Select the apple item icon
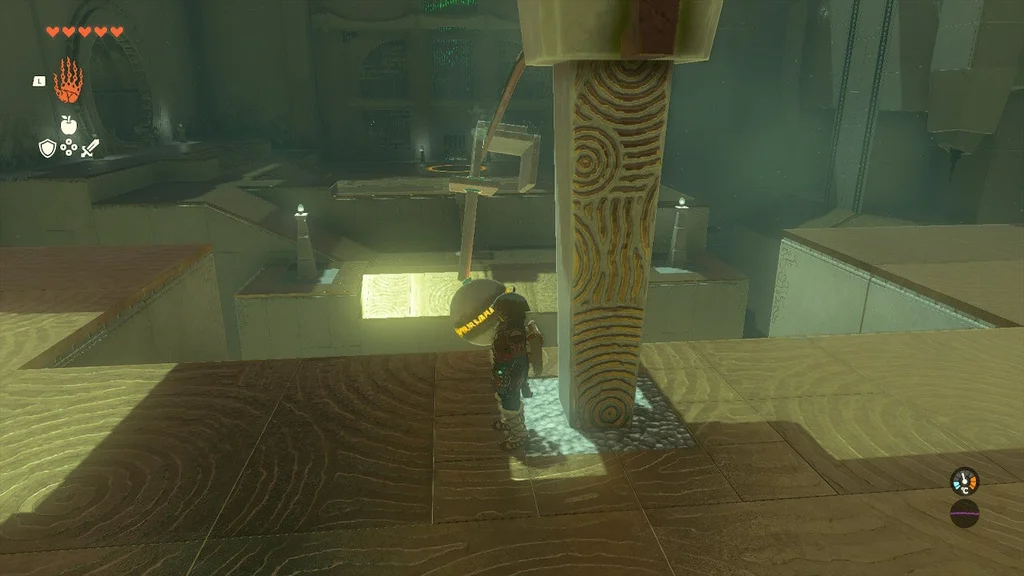This screenshot has height=576, width=1024. (68, 124)
